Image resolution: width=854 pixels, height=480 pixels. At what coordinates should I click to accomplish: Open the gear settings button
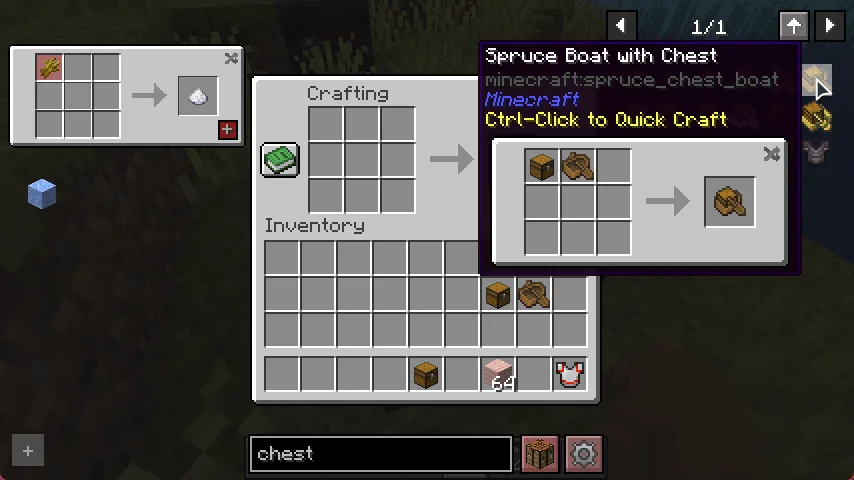583,454
